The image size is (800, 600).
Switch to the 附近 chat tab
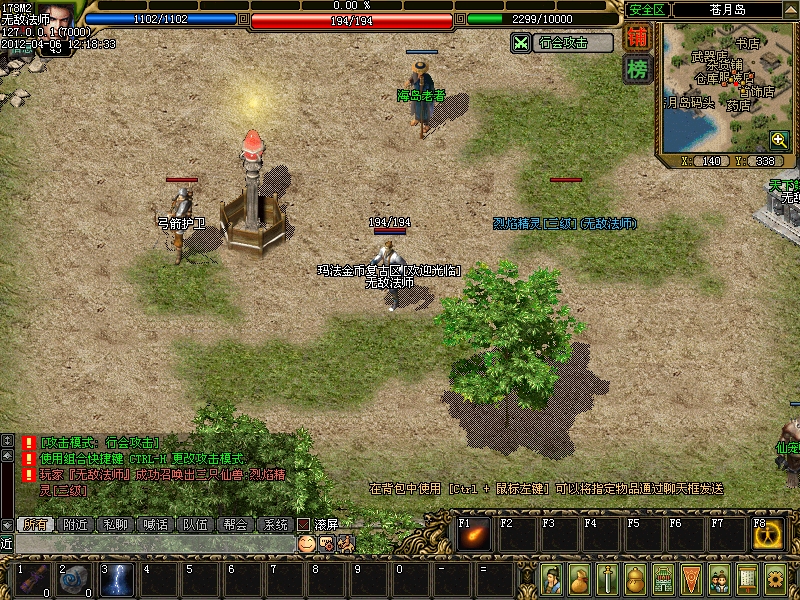click(x=75, y=524)
